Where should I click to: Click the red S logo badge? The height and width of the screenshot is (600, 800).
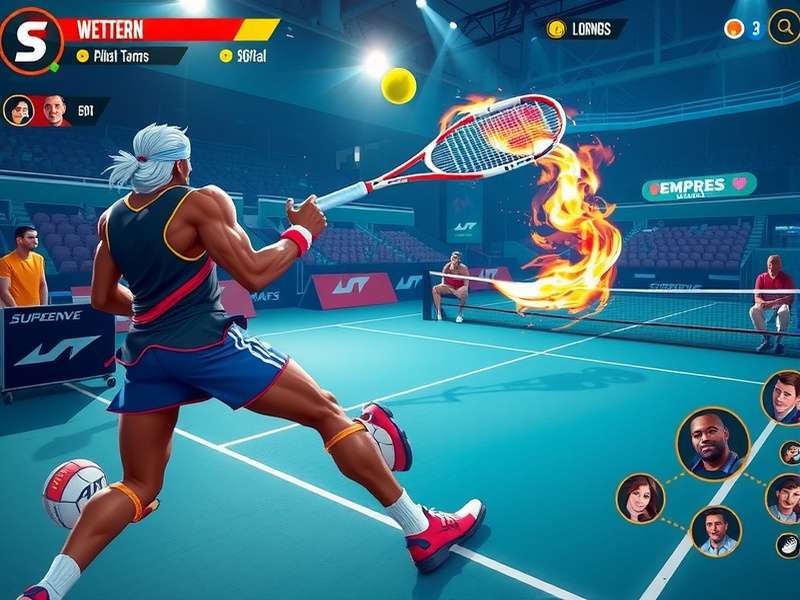[30, 40]
